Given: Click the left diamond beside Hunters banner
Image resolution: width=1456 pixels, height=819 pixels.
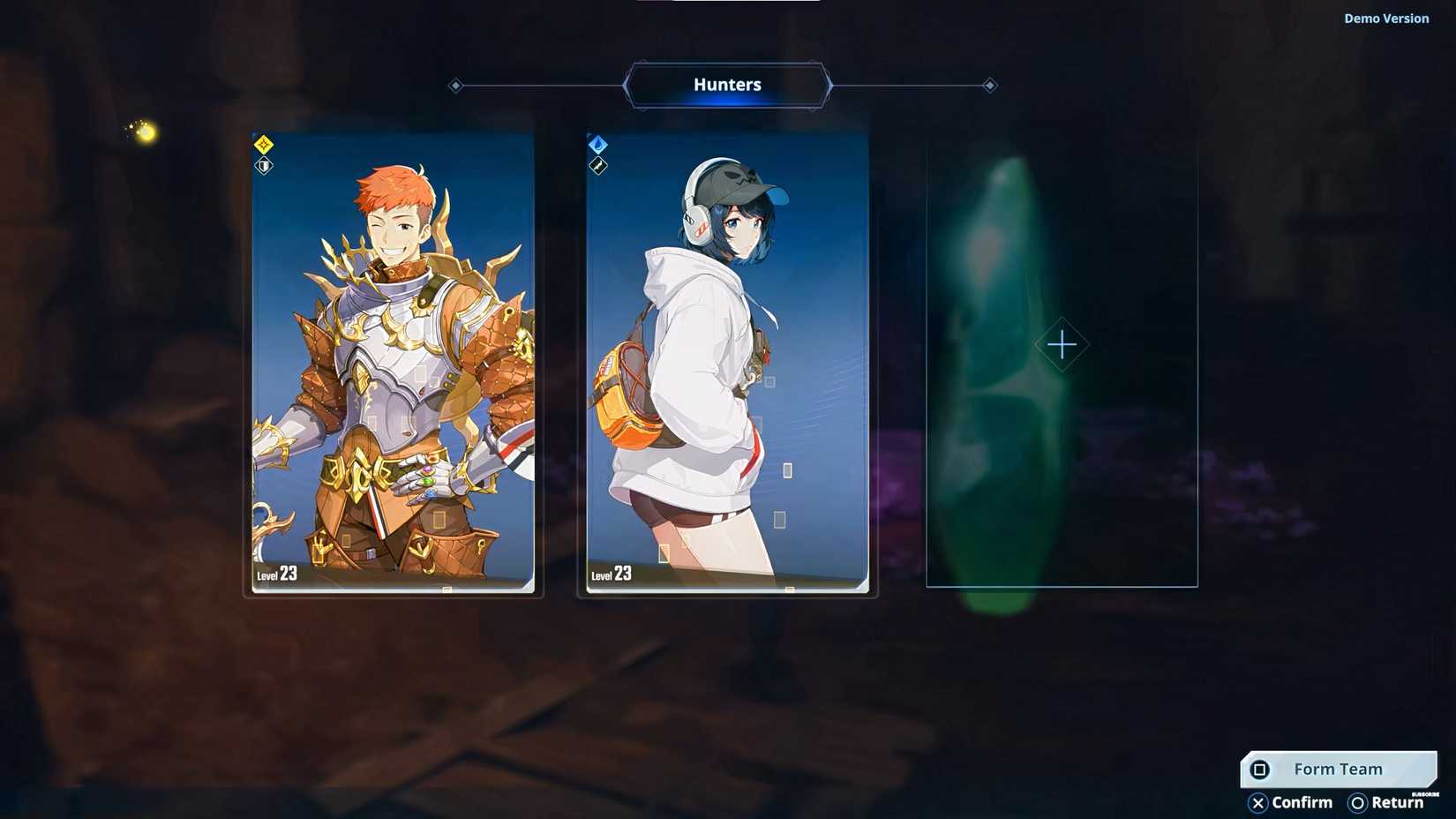Looking at the screenshot, I should click(x=456, y=85).
